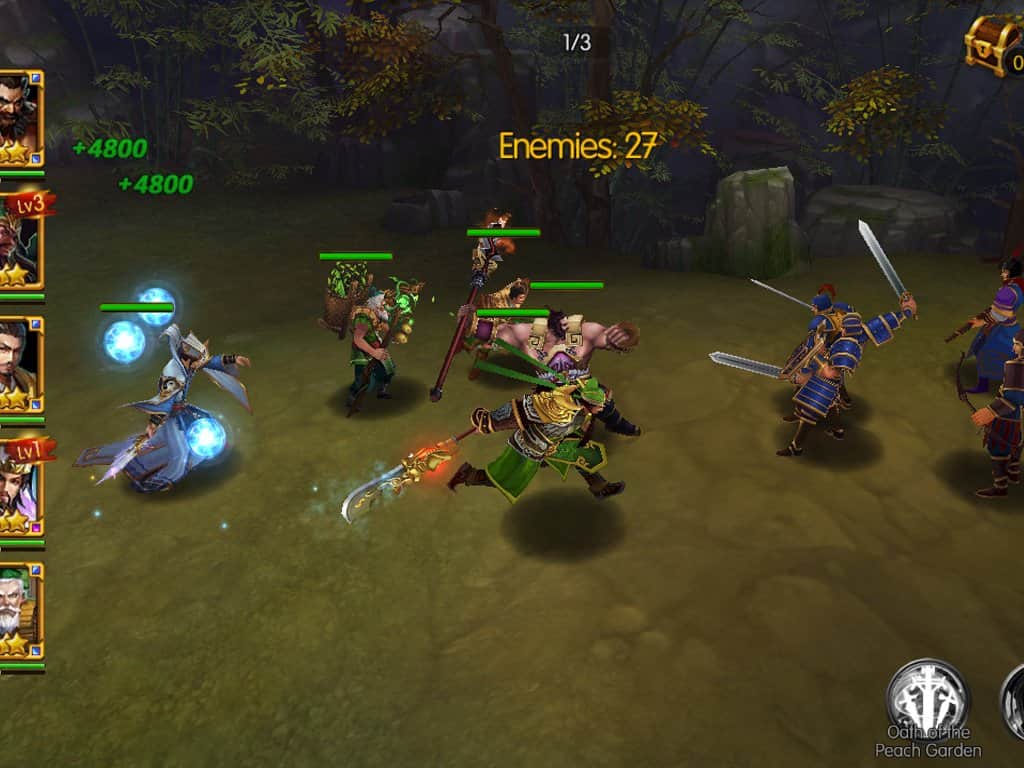Select the Lv1 hero portrait with purple gem
This screenshot has width=1024, height=768.
19,487
